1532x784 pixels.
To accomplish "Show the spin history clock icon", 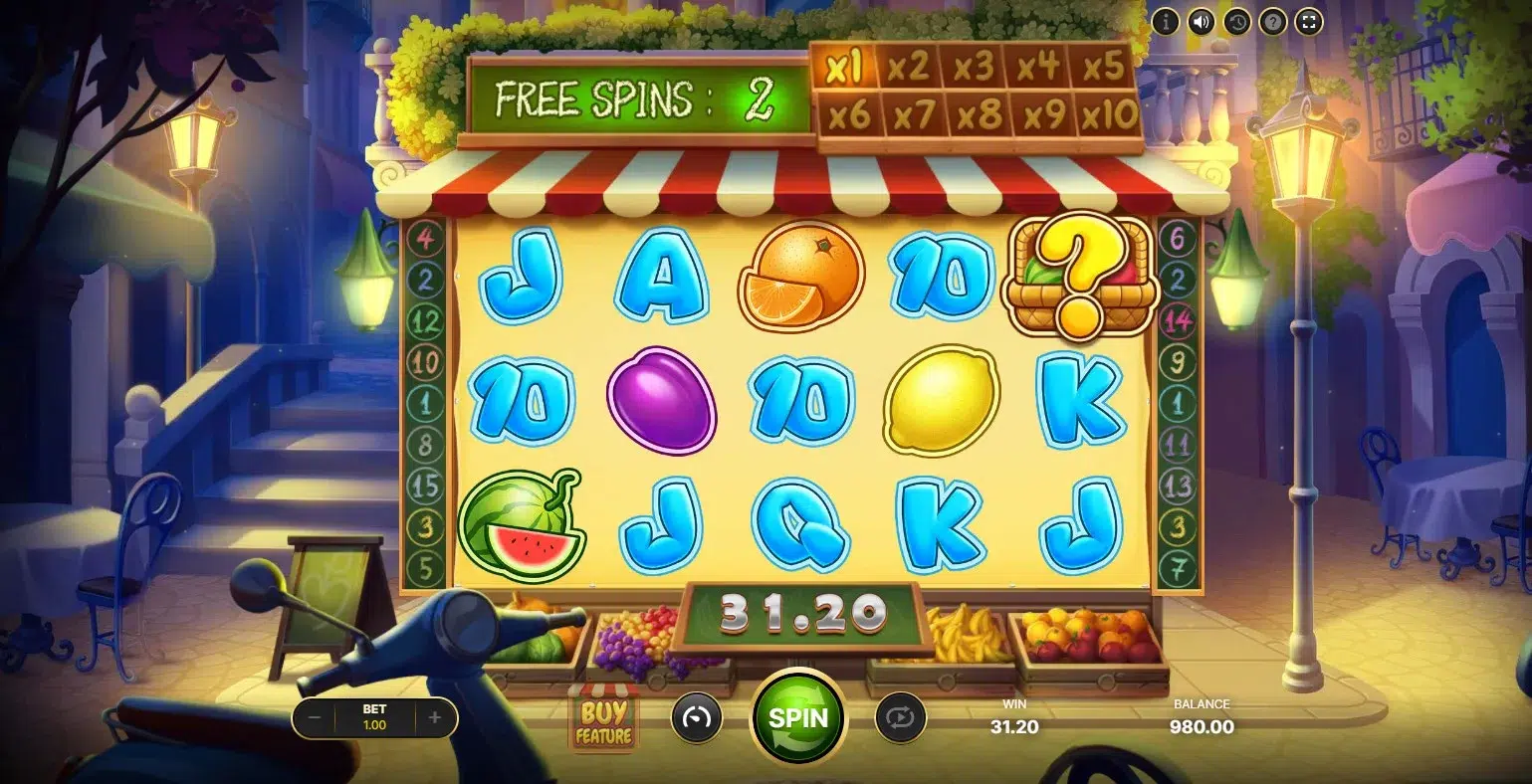I will click(x=1236, y=21).
